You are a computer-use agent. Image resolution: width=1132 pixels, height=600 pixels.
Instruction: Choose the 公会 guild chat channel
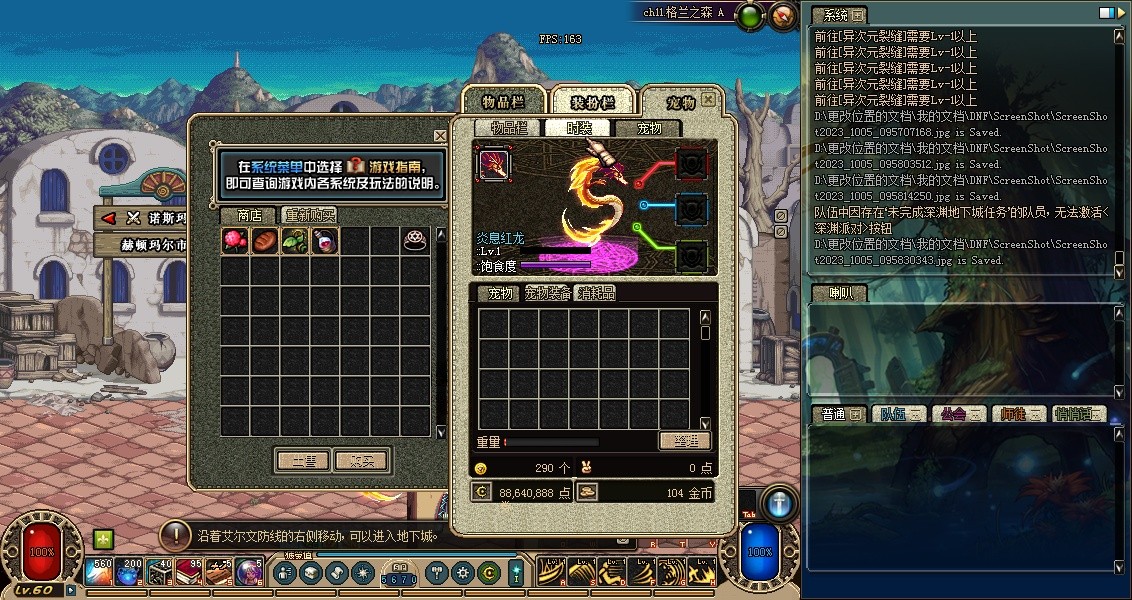(955, 414)
